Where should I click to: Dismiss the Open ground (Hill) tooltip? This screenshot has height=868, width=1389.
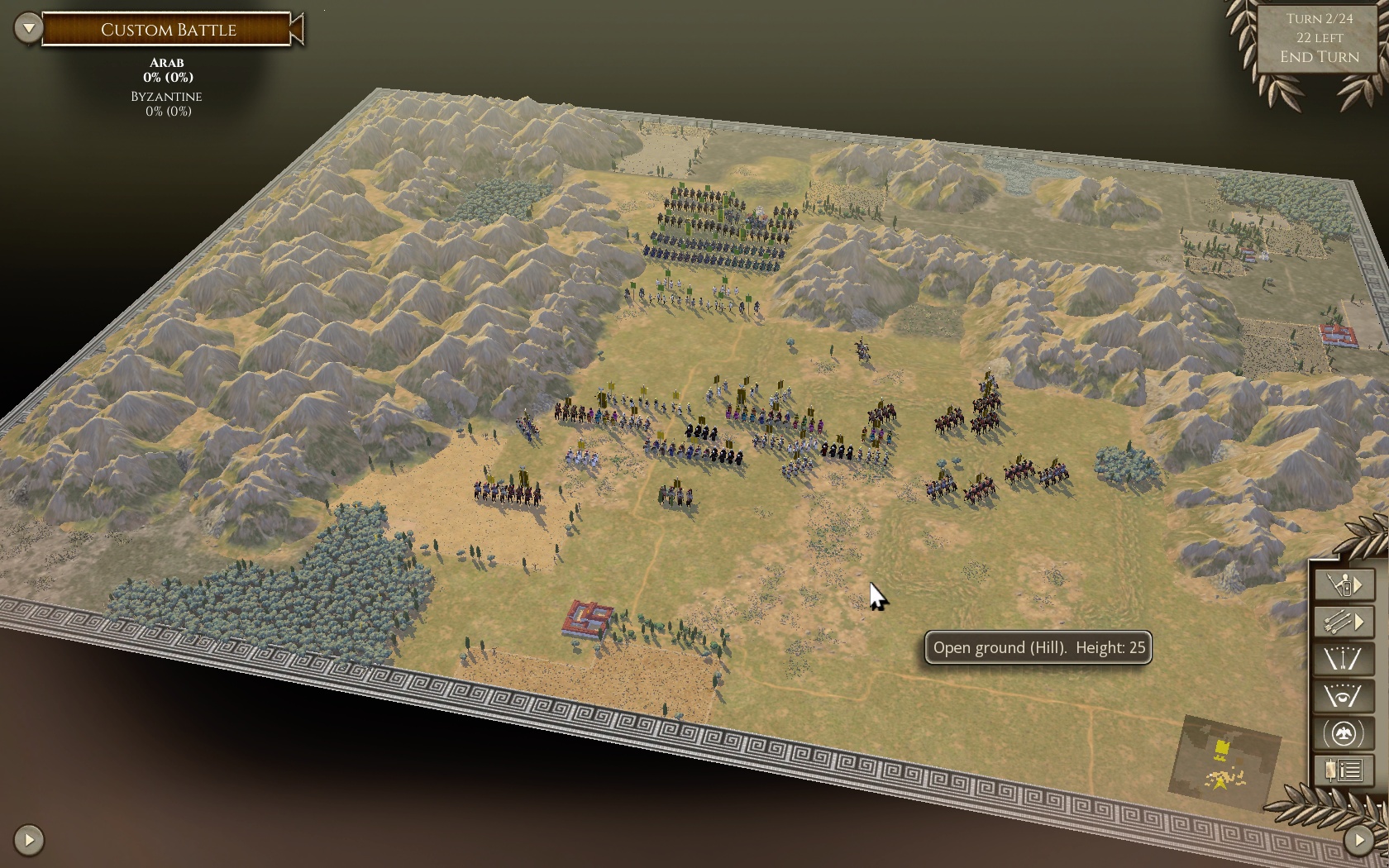pyautogui.click(x=1038, y=648)
